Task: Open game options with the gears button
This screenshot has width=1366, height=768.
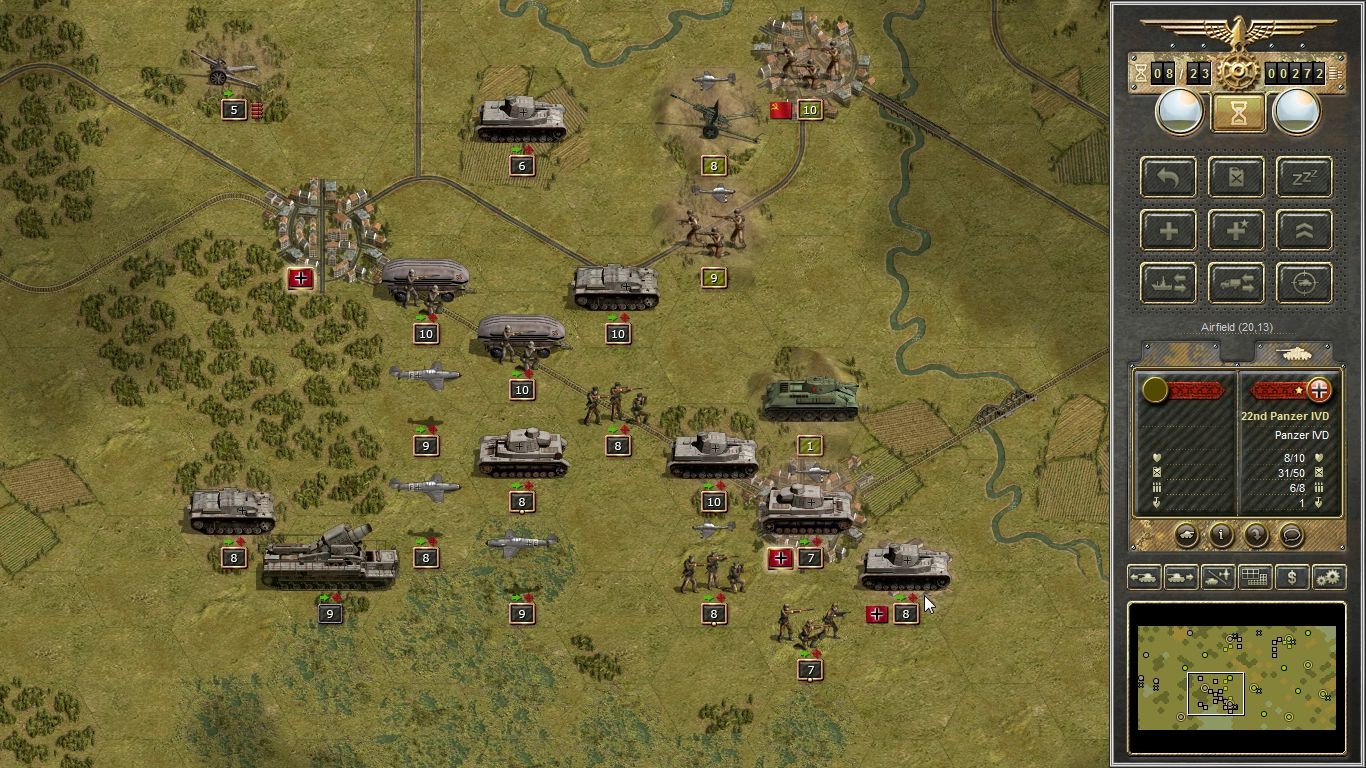Action: [1328, 577]
